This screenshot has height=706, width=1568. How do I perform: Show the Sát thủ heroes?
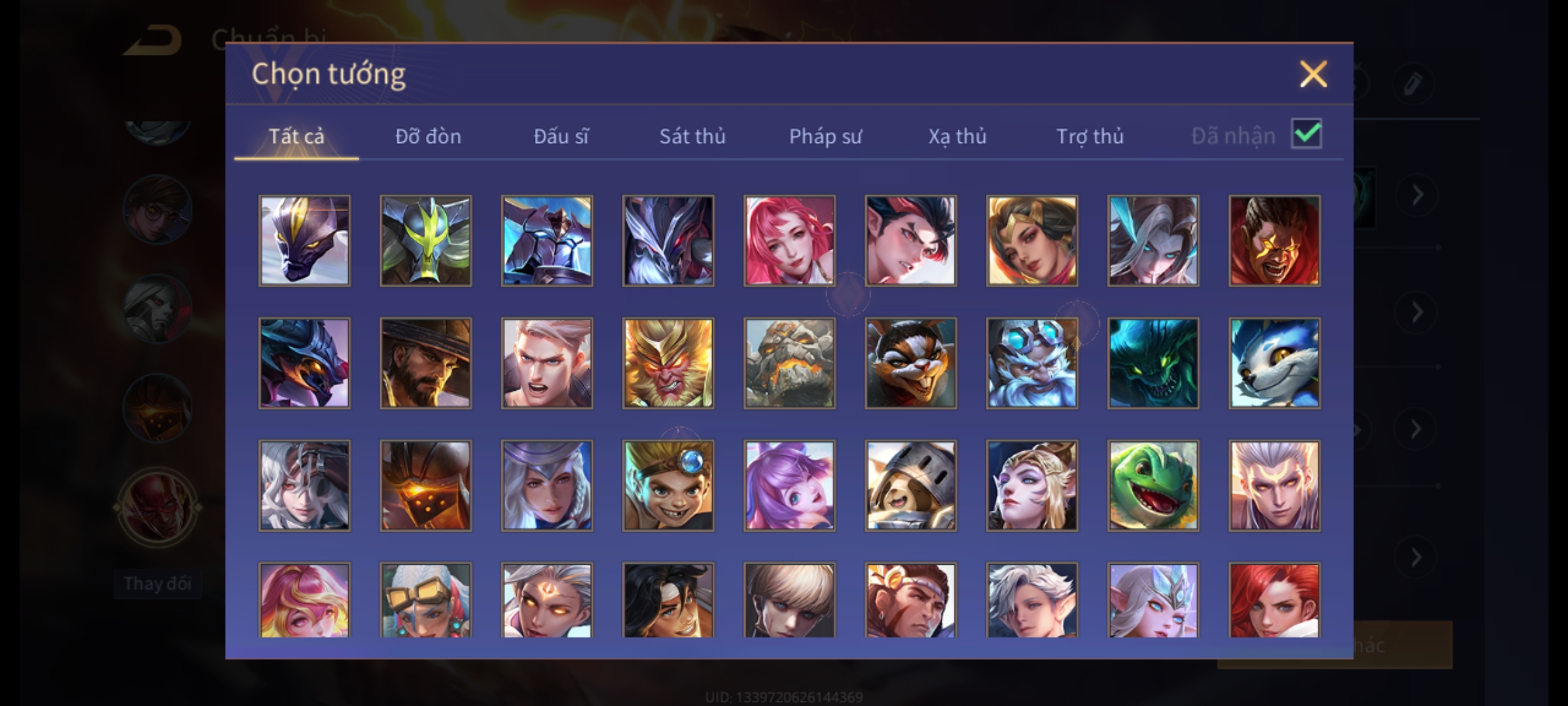(x=692, y=136)
